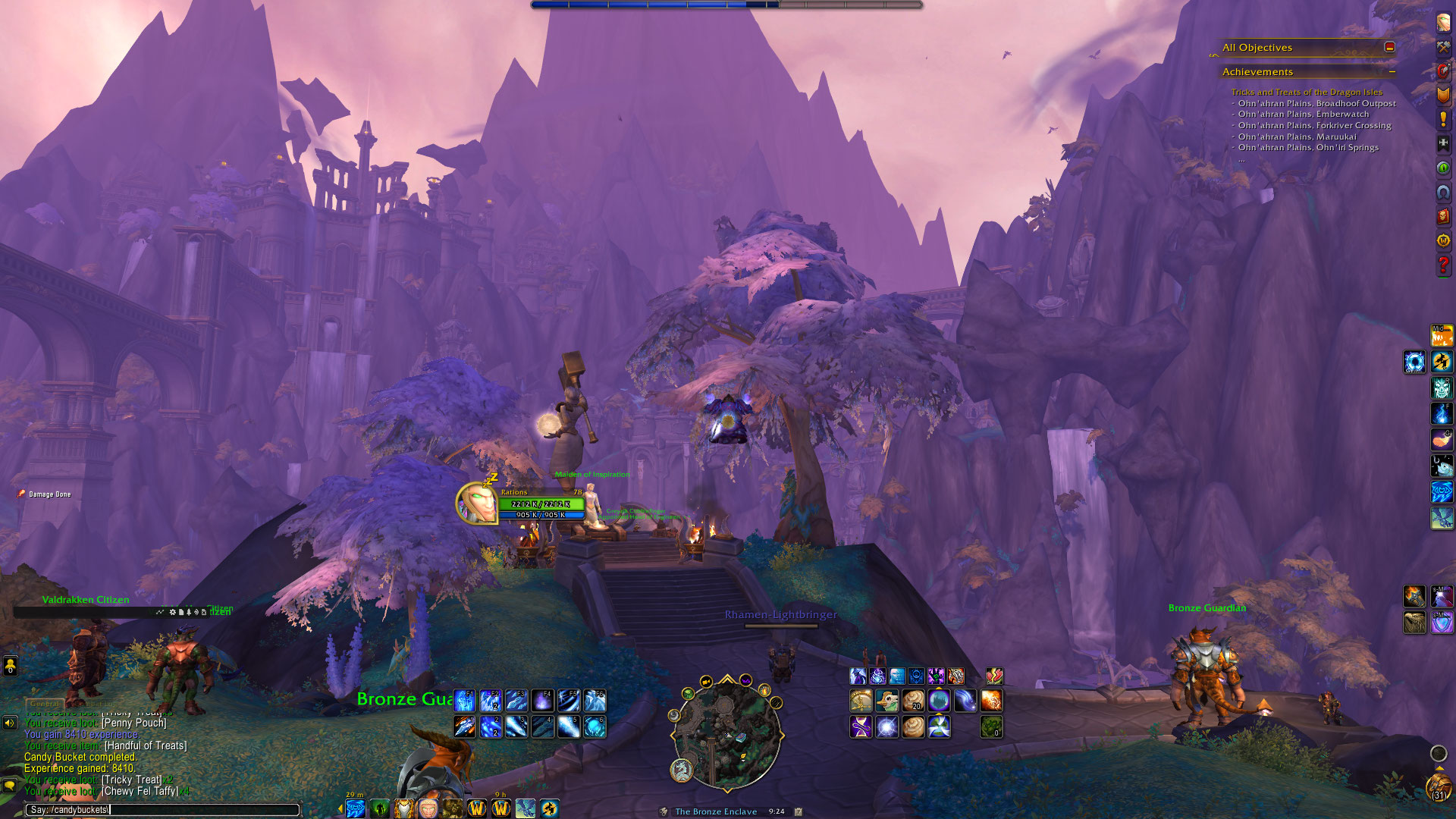
Task: Click the Handful of Treats item link
Action: [146, 745]
